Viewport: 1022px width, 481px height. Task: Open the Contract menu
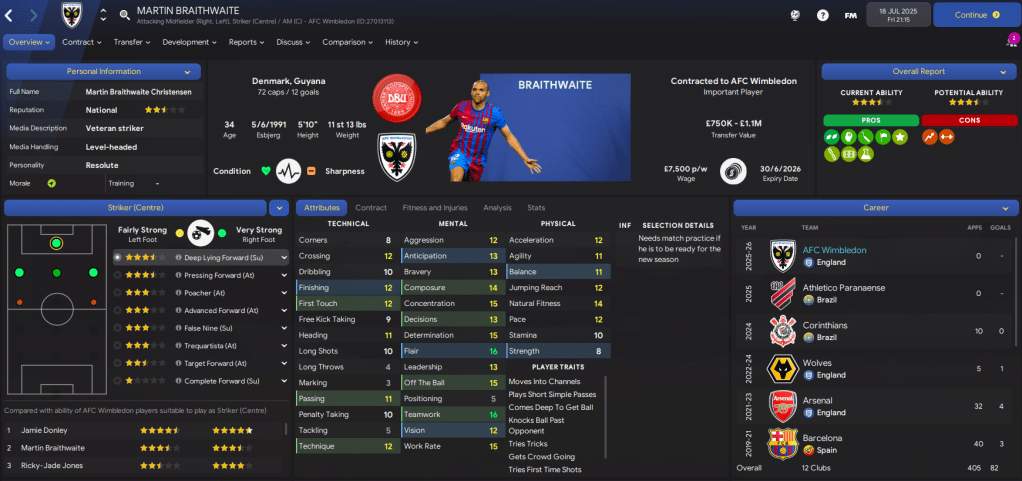[82, 42]
